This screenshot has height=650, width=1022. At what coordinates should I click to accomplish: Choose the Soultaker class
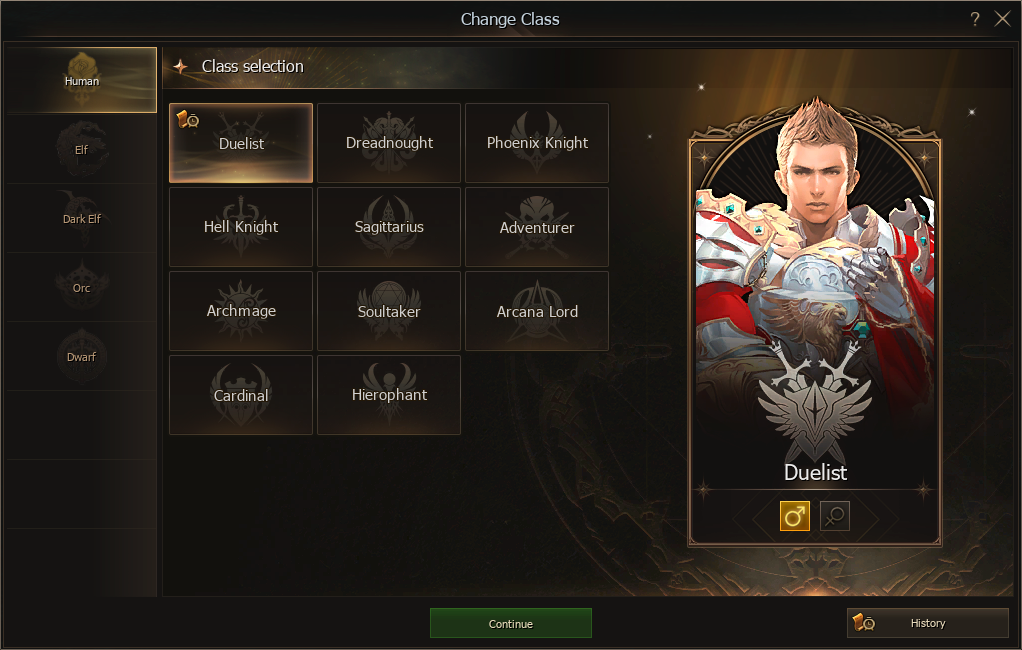(x=389, y=311)
